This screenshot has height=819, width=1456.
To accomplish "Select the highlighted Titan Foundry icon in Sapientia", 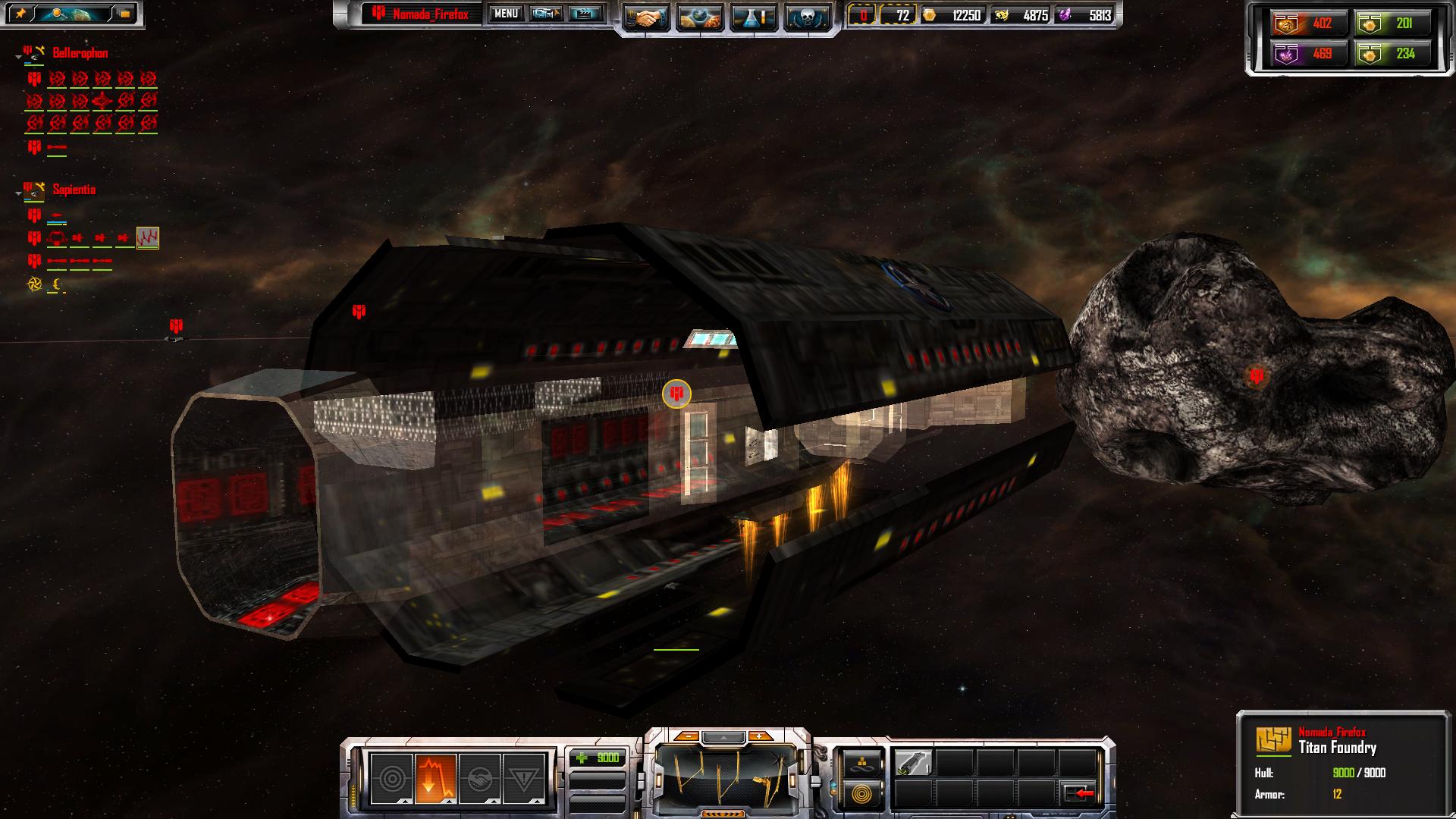I will [x=147, y=238].
